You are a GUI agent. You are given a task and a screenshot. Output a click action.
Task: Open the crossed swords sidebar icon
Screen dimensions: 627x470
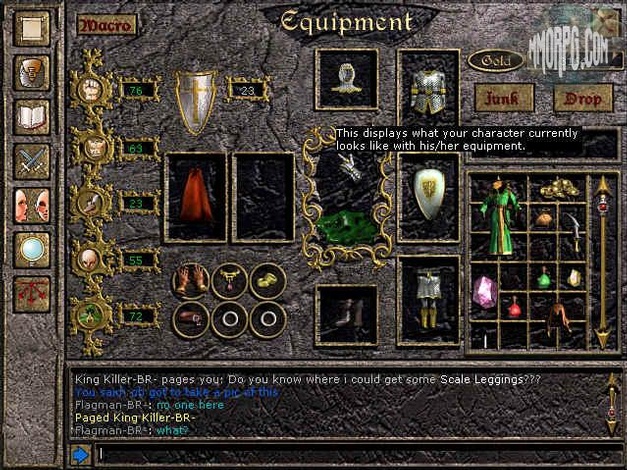click(x=31, y=160)
